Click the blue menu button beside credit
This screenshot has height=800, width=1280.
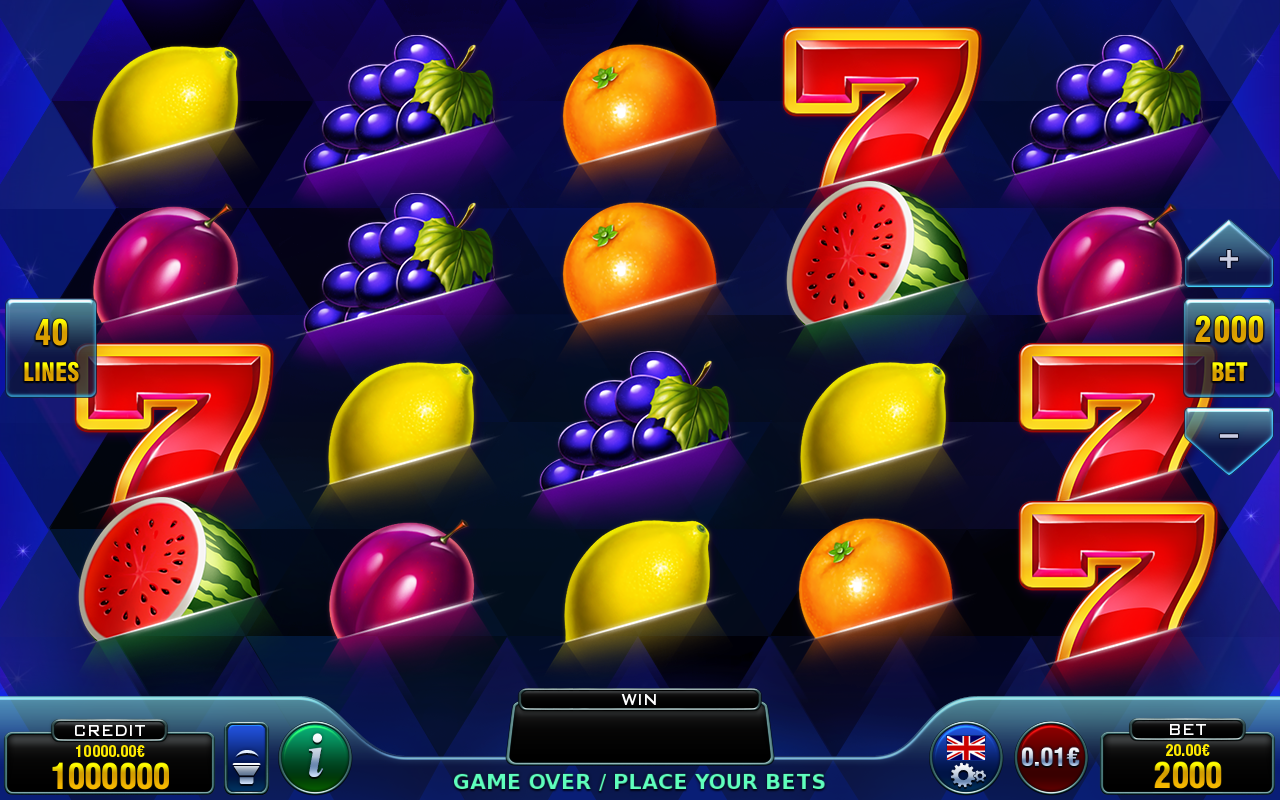coord(246,758)
